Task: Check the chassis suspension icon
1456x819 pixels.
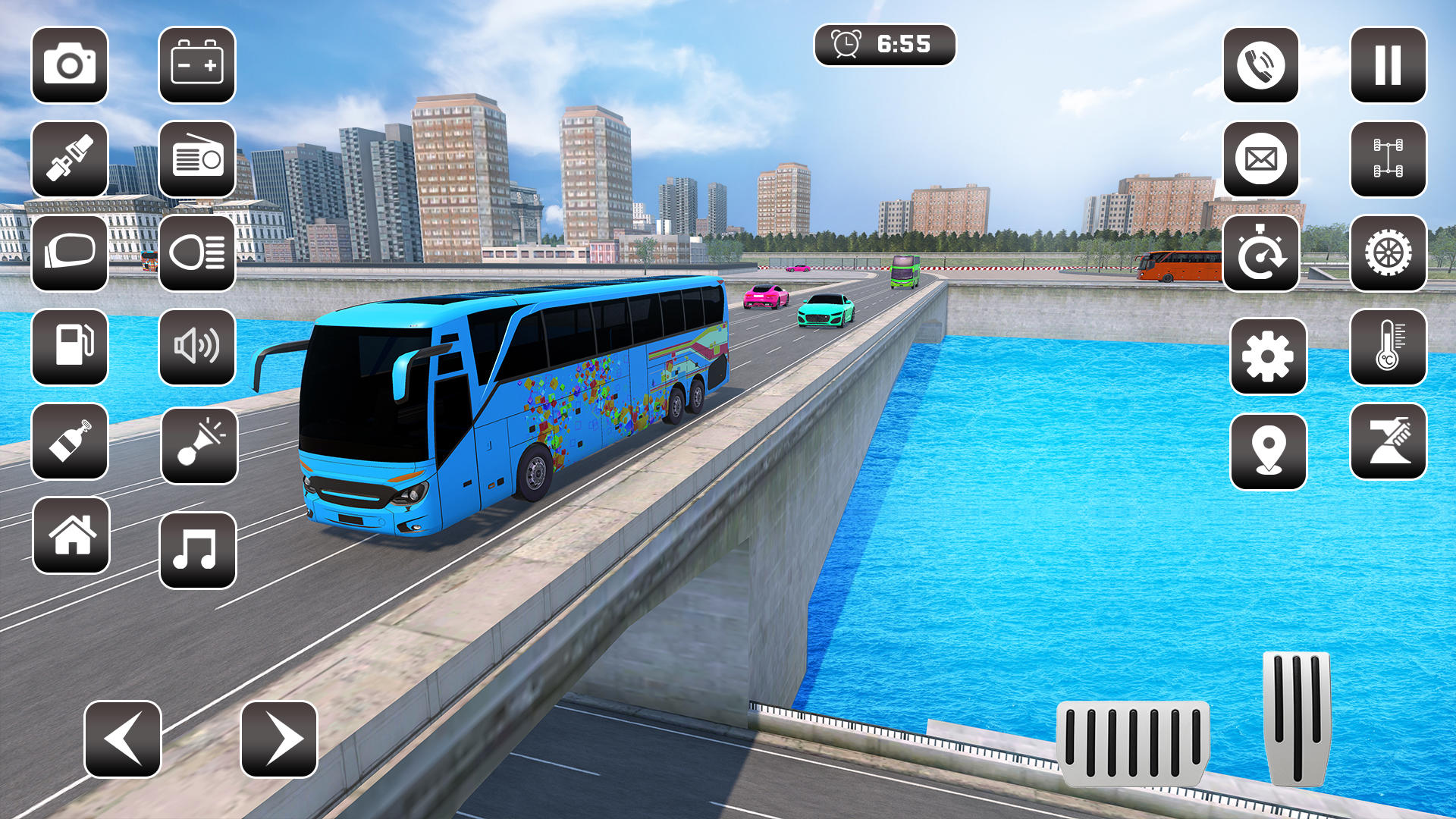Action: pos(1388,159)
